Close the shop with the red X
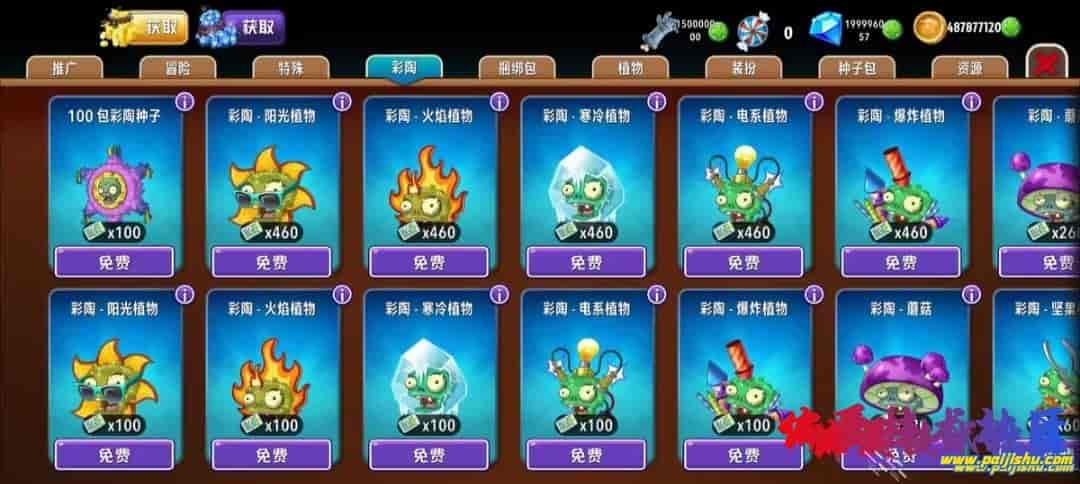Screen dimensions: 1080x484 click(x=1047, y=64)
